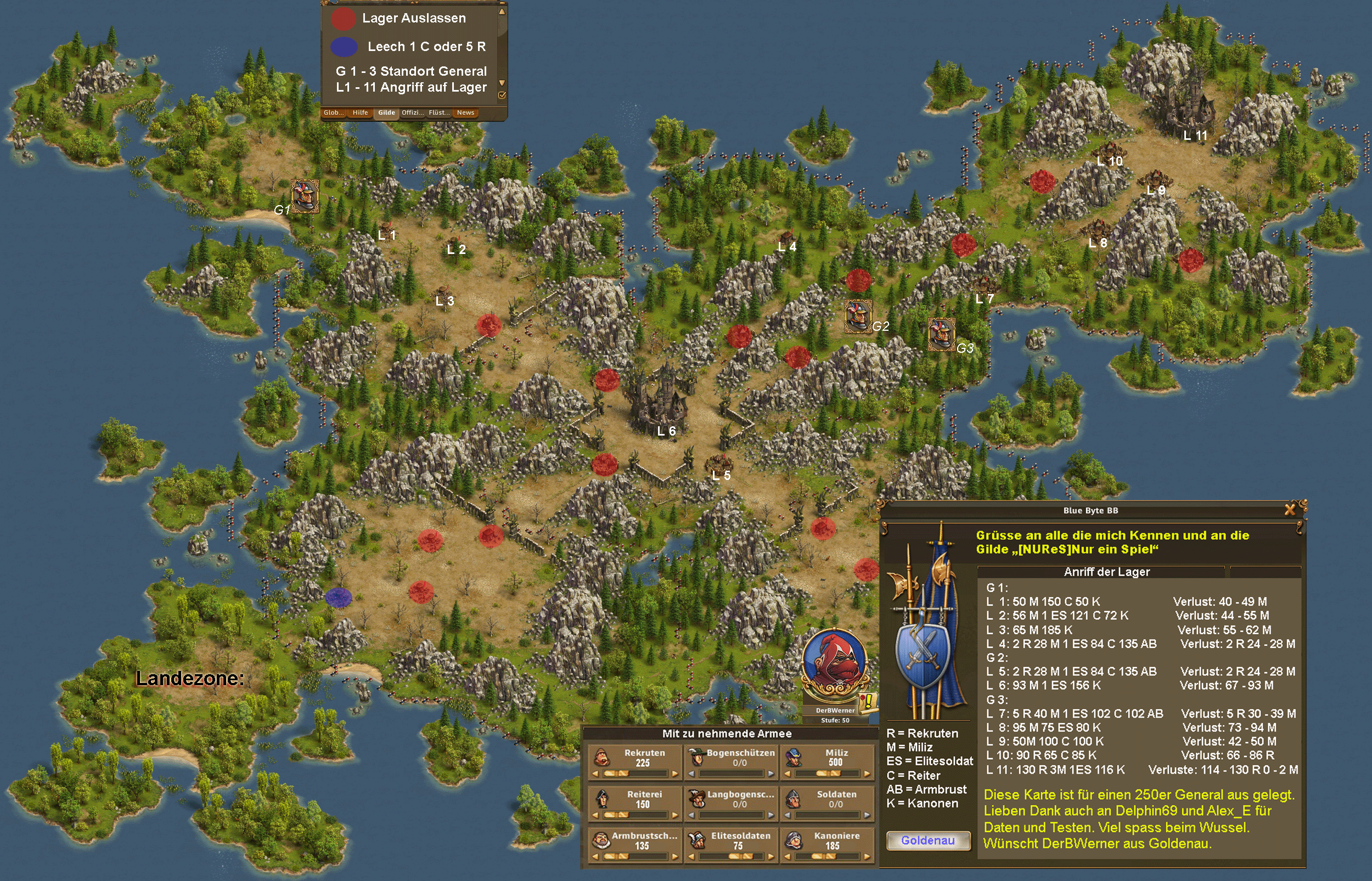1372x881 pixels.
Task: Open the Flüst... whisper tab
Action: coord(439,112)
